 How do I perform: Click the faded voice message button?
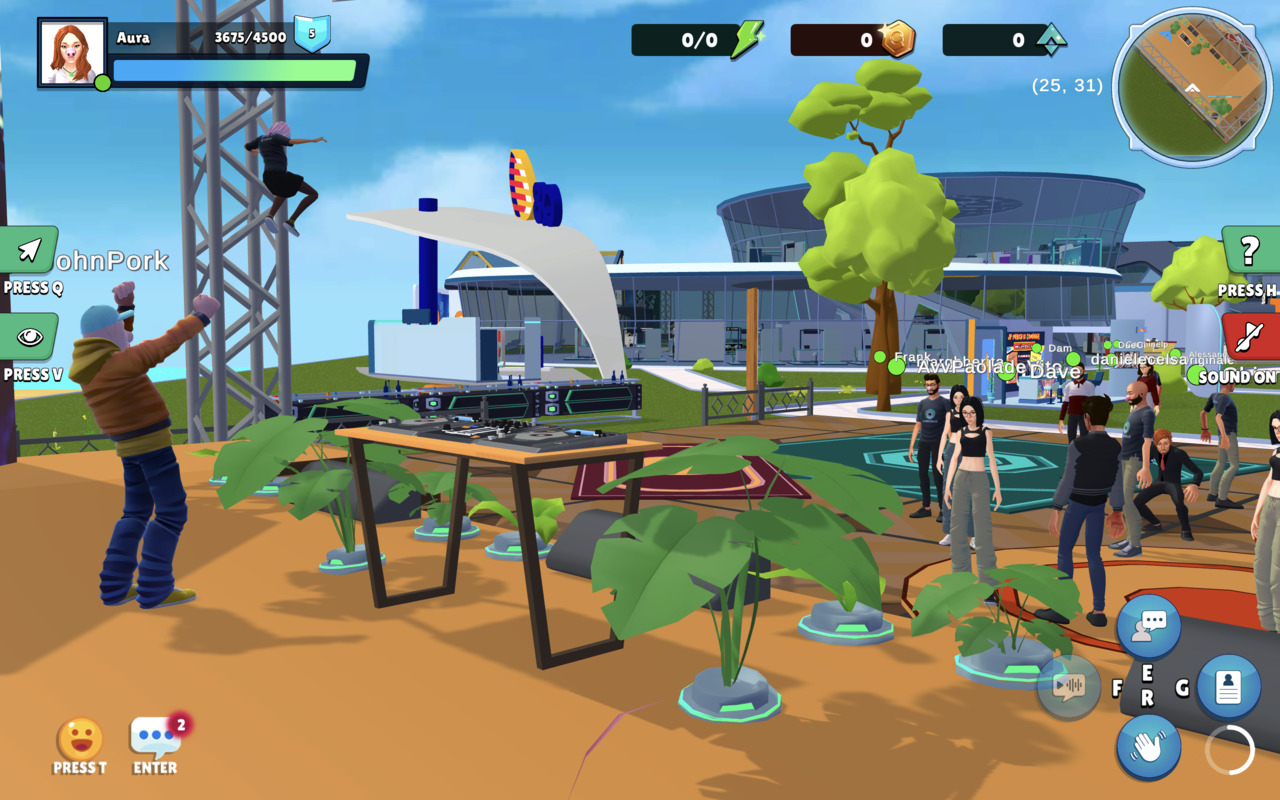tap(1068, 687)
